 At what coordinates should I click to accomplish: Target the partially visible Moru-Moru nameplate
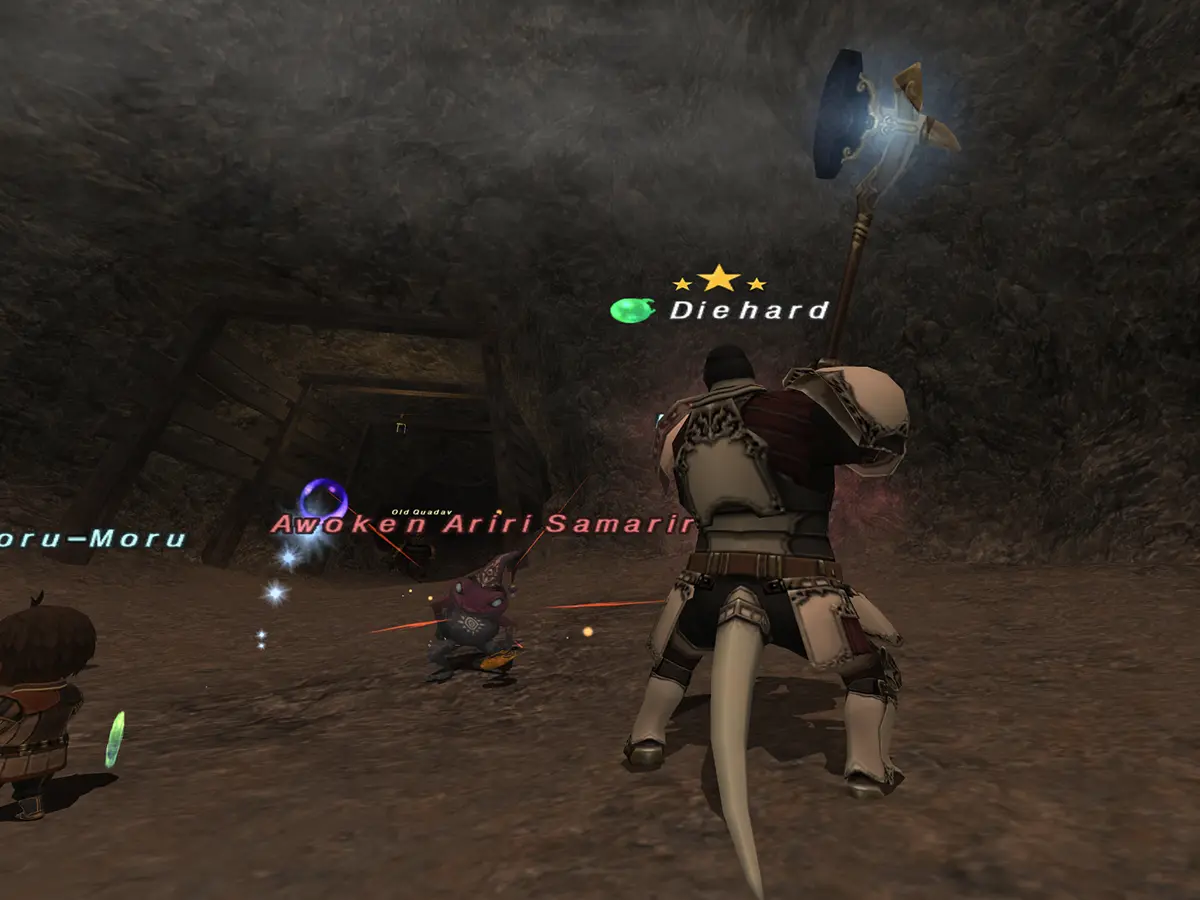pyautogui.click(x=92, y=540)
